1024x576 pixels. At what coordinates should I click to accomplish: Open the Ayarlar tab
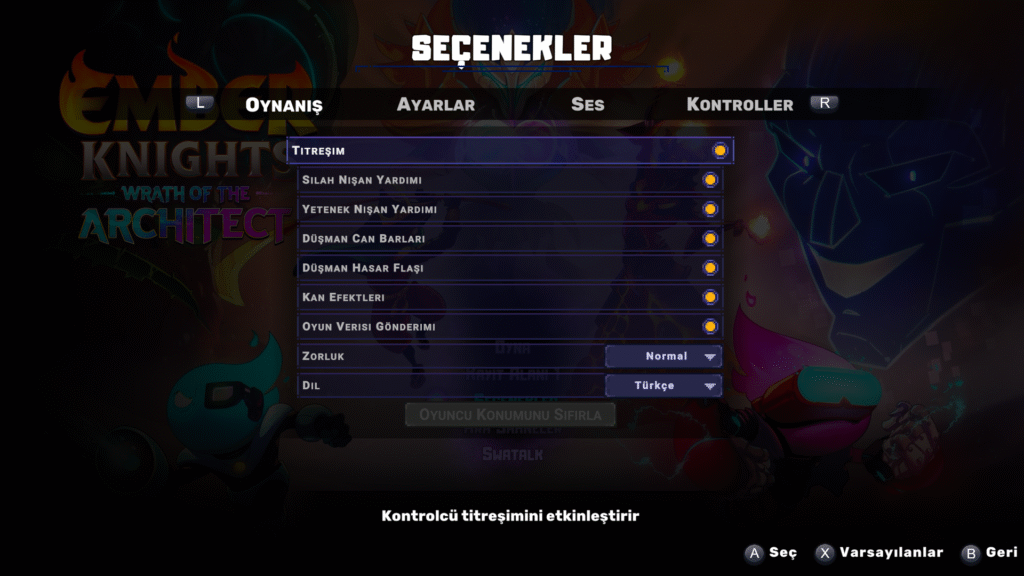[x=435, y=104]
